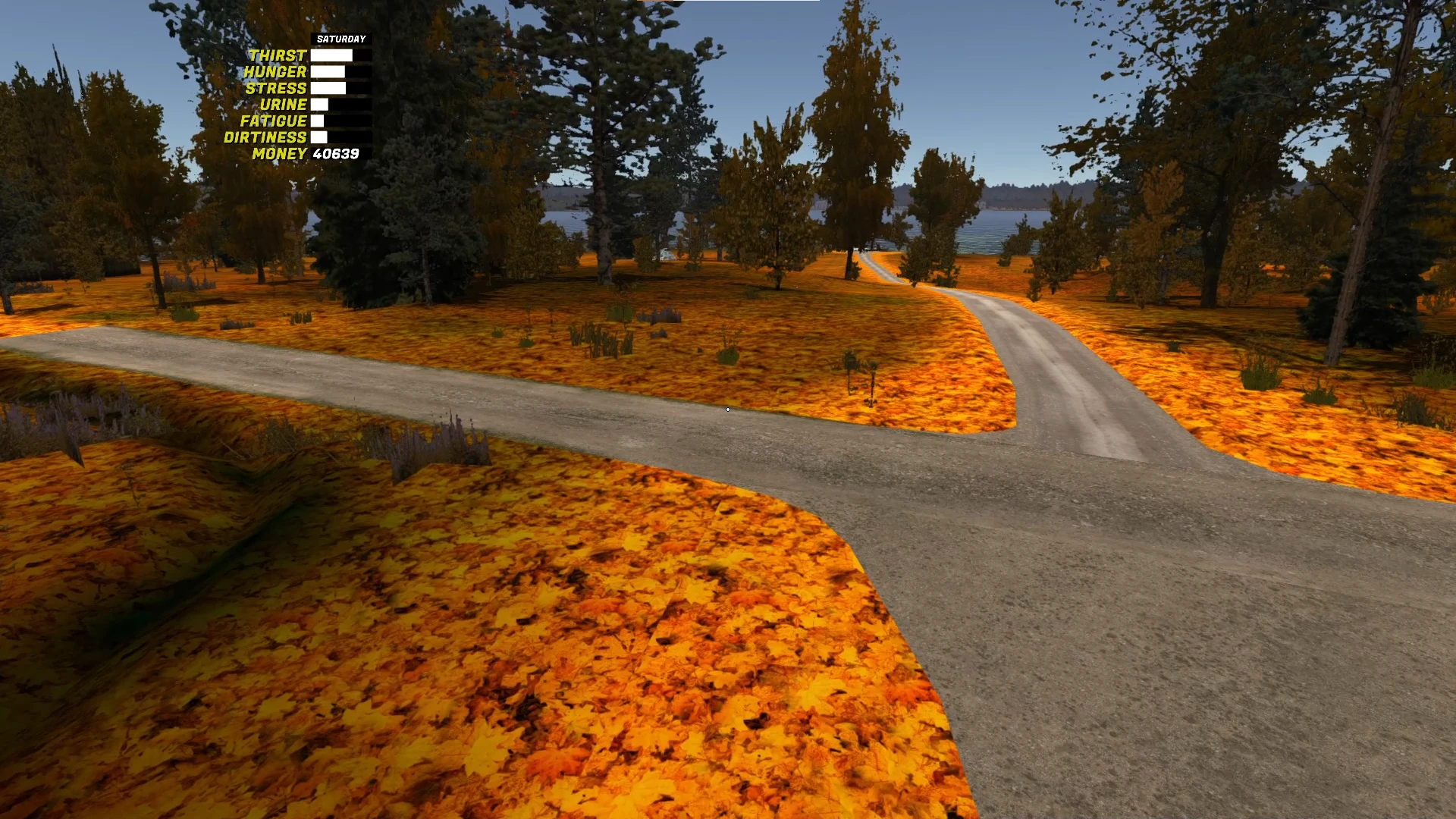Select the money value 40639

[x=336, y=154]
